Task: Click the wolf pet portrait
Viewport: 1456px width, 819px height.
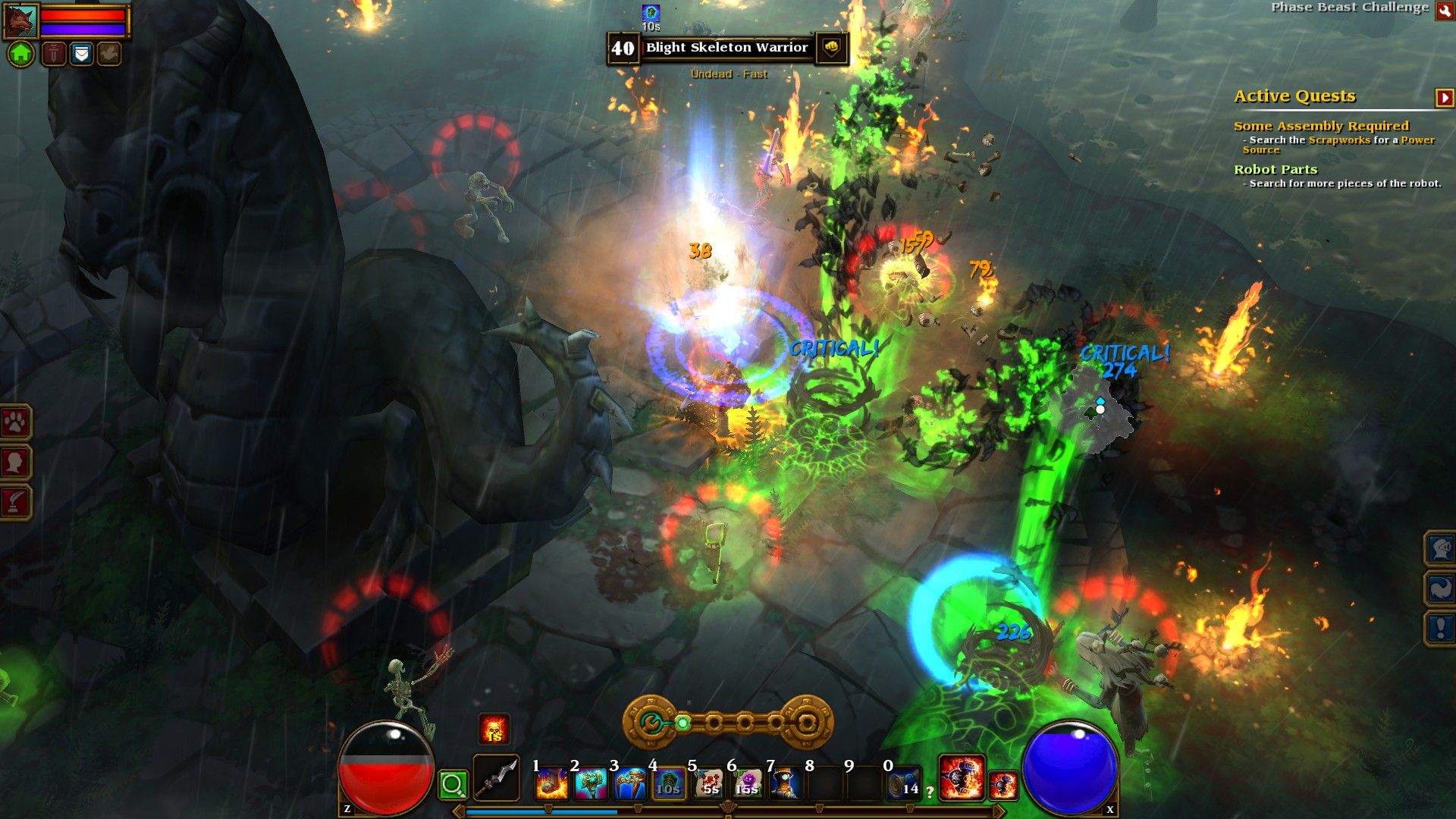Action: pos(20,22)
